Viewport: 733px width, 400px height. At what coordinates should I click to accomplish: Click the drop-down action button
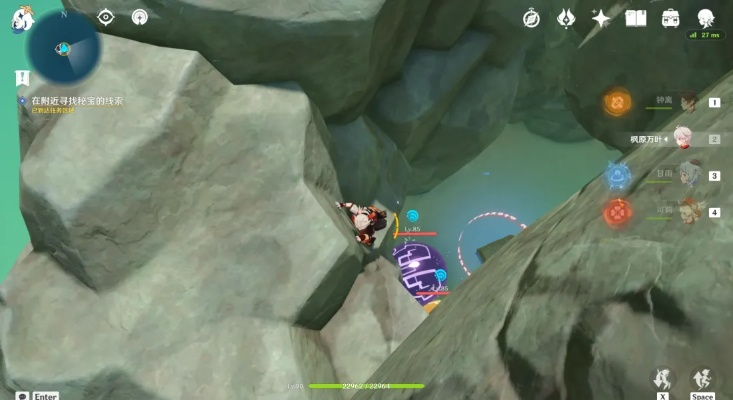pyautogui.click(x=661, y=378)
